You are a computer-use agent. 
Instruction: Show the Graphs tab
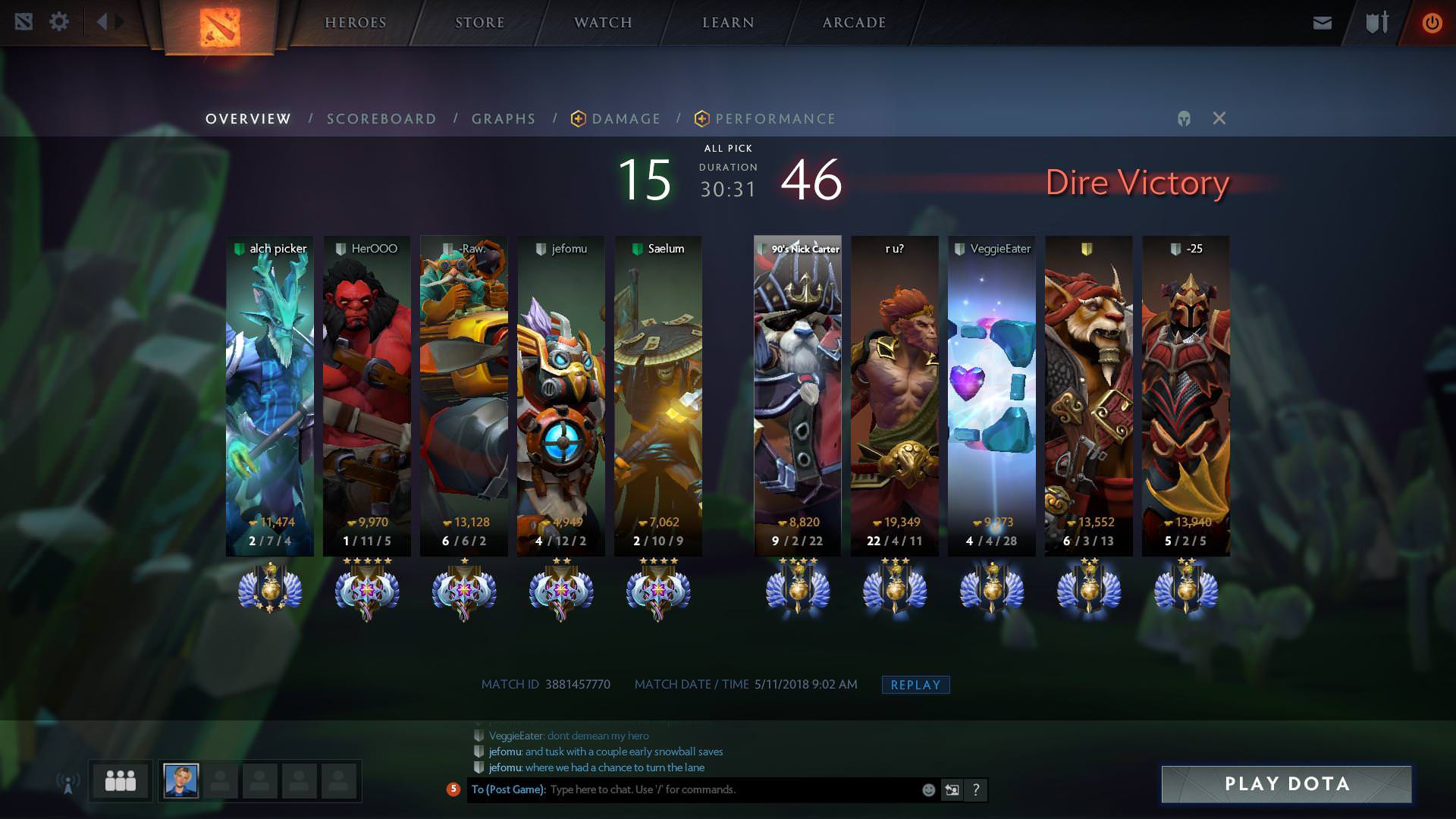tap(504, 119)
